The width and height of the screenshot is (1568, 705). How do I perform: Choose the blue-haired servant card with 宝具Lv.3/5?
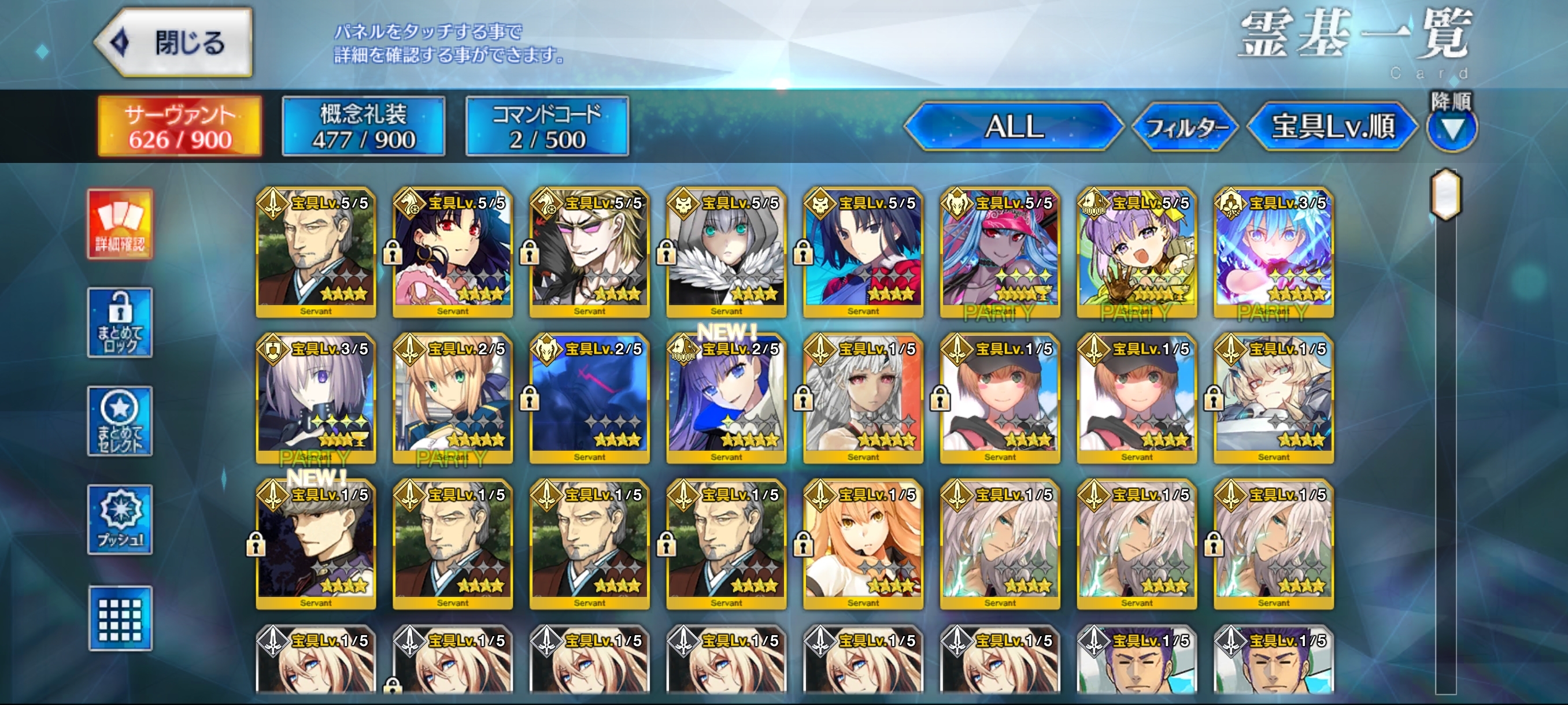pos(1273,253)
